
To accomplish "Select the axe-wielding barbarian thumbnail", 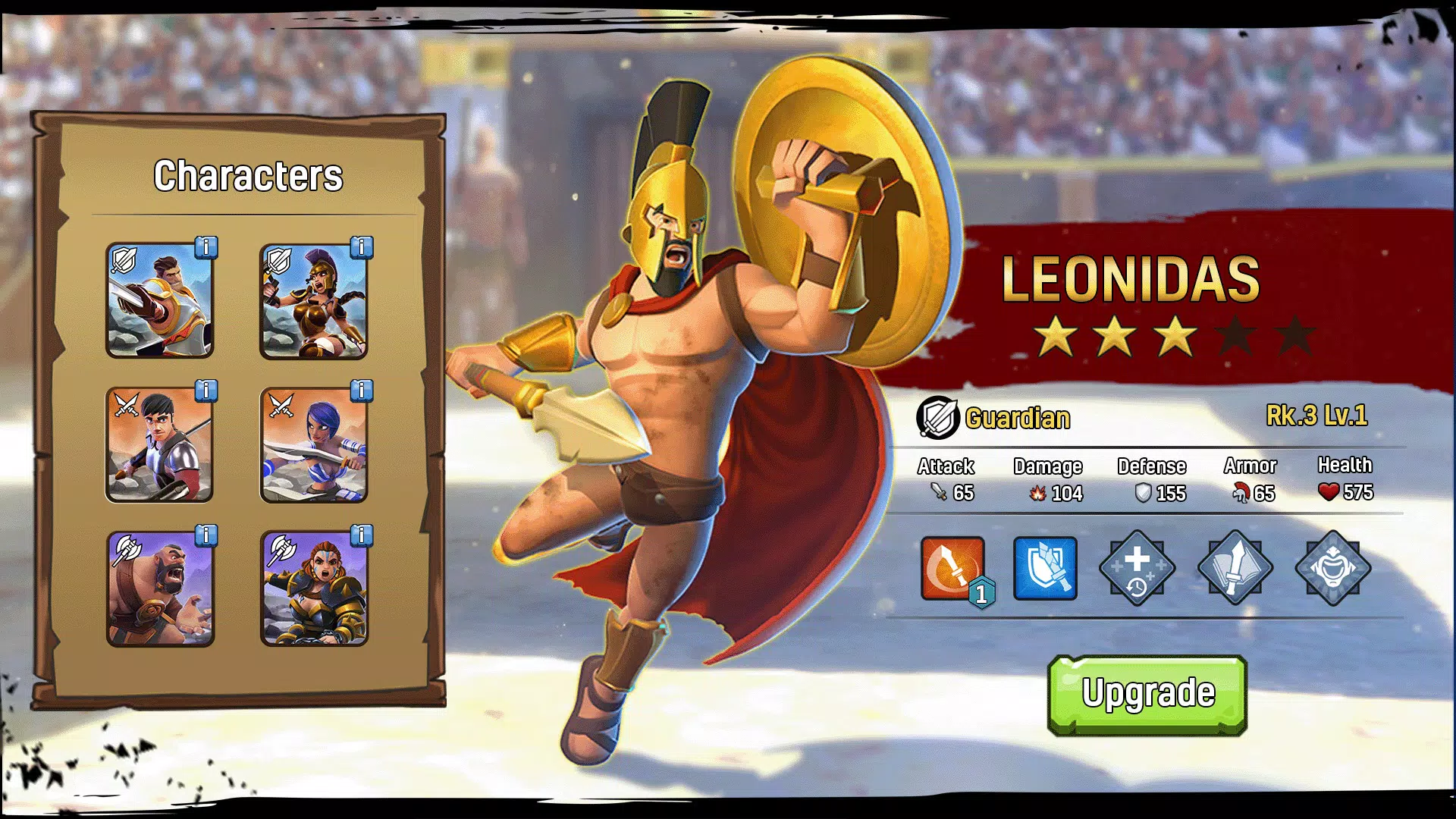I will 159,588.
